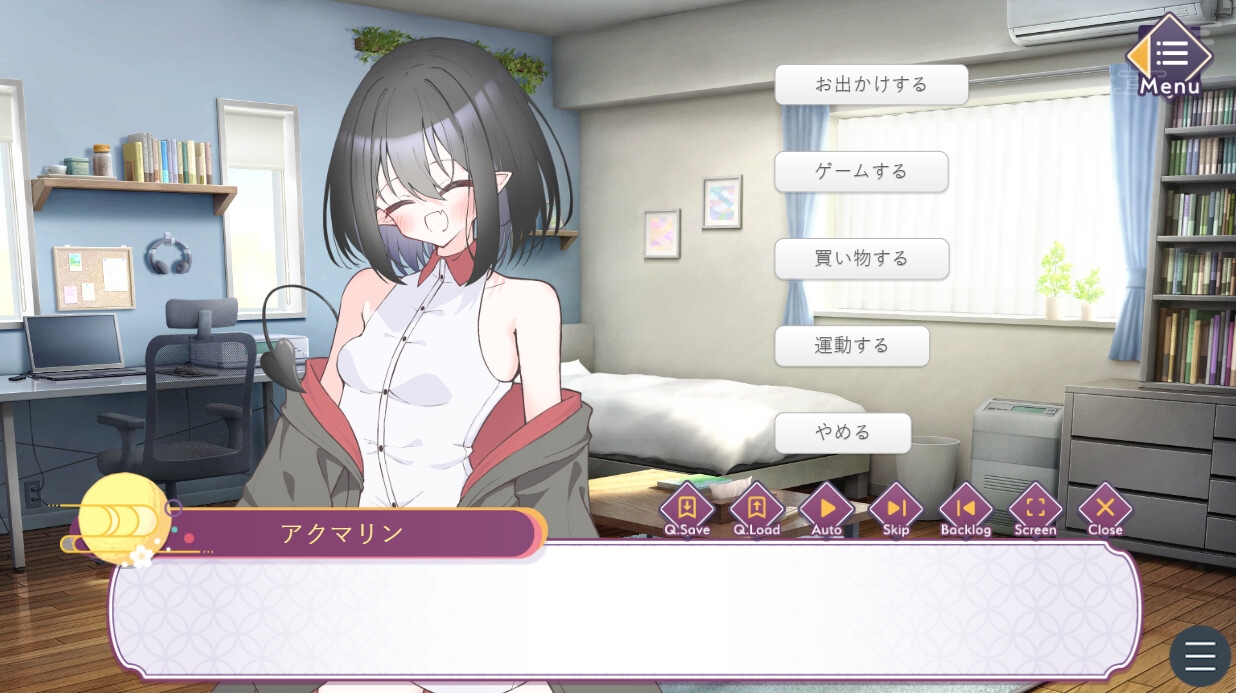This screenshot has width=1236, height=693.
Task: Click the Q.Load button
Action: 756,509
